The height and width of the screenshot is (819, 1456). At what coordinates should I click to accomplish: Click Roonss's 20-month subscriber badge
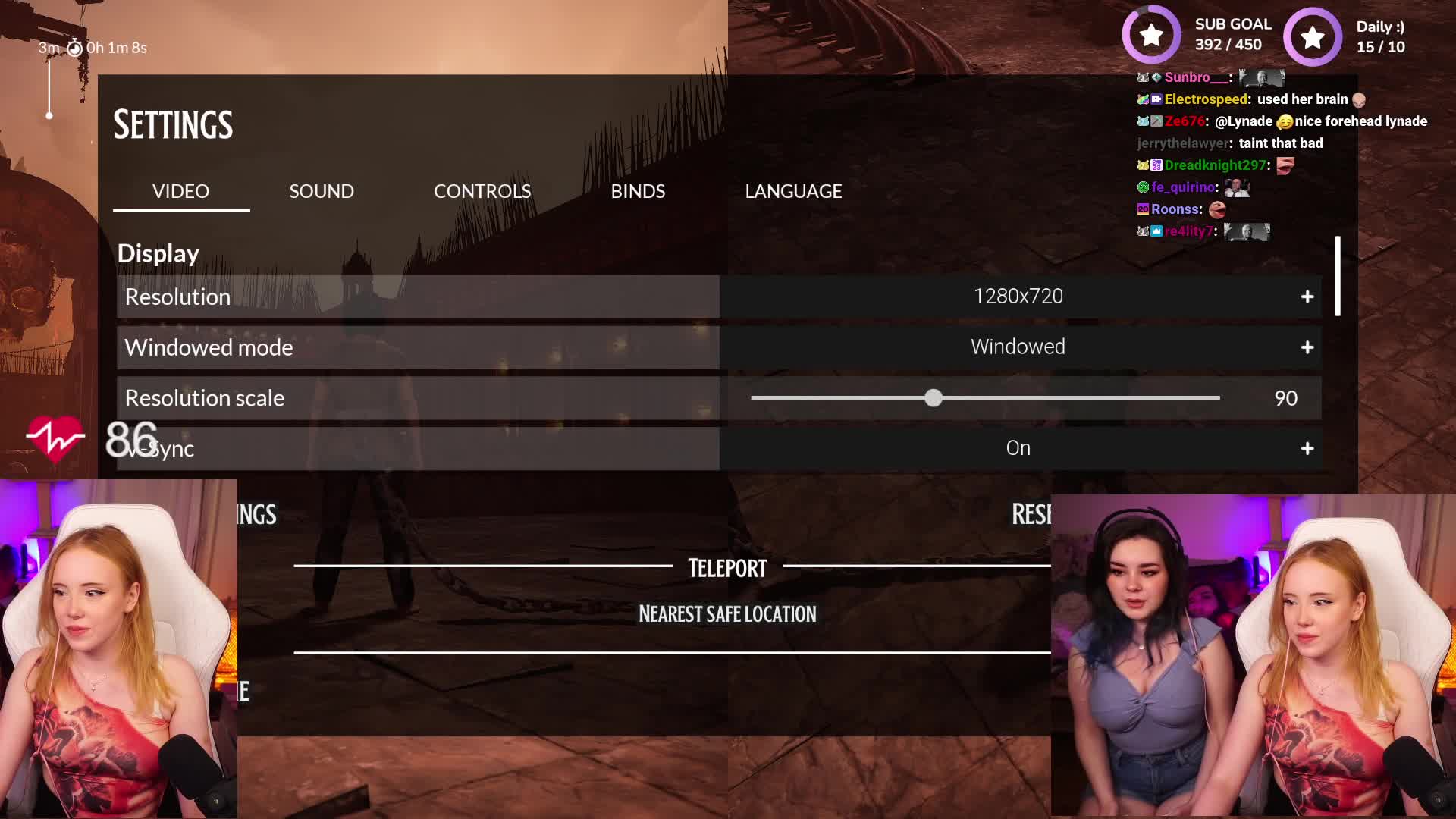(1144, 209)
